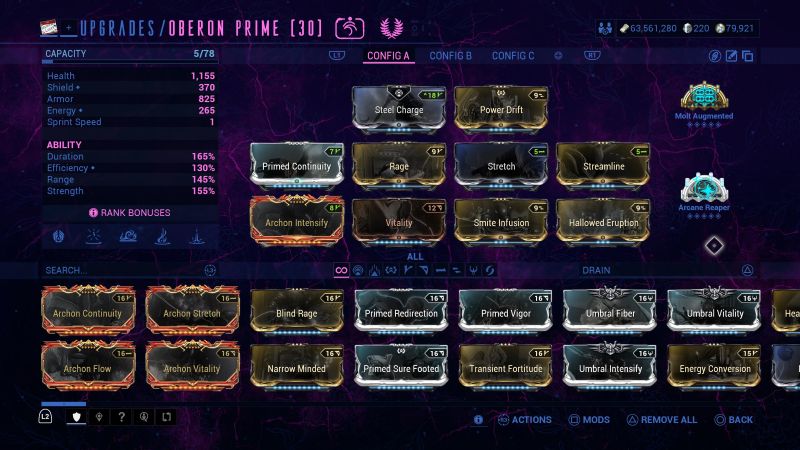Select Archon Vitality from inventory
Image resolution: width=800 pixels, height=450 pixels.
(192, 368)
